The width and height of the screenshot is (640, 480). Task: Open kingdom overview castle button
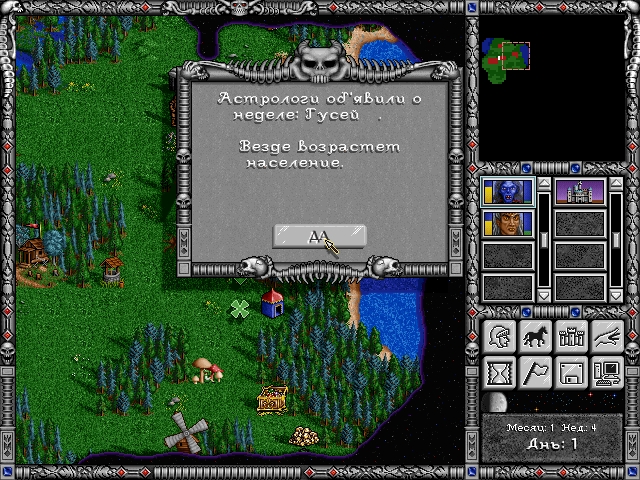pyautogui.click(x=571, y=337)
